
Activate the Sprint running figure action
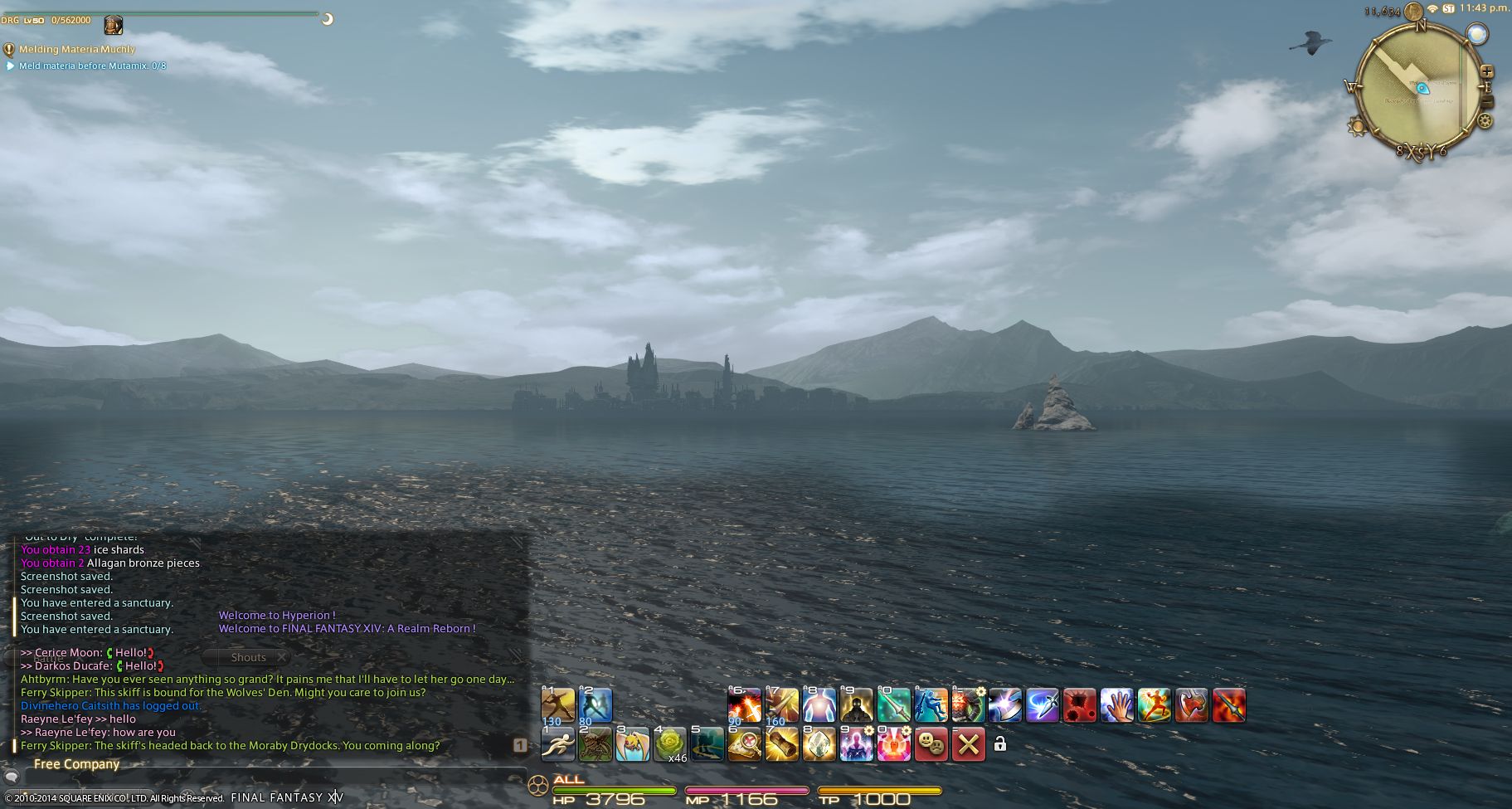click(x=557, y=743)
